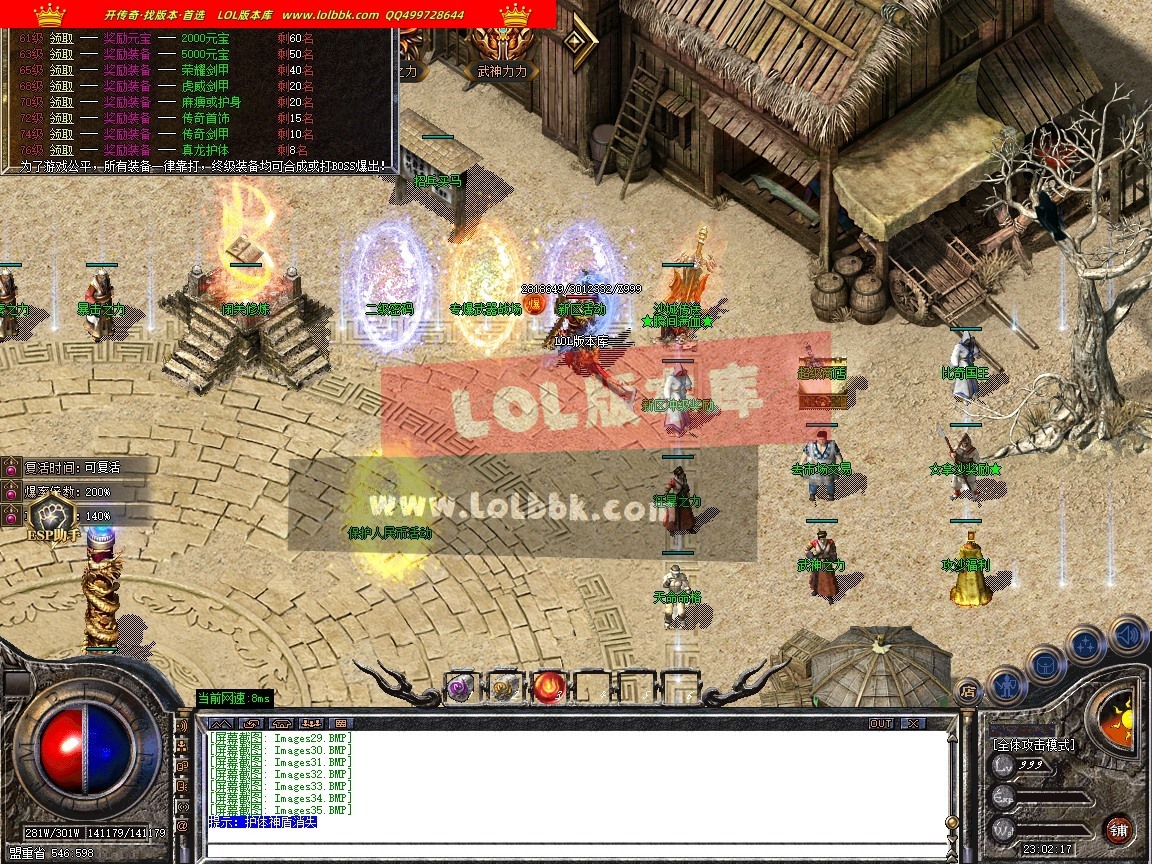This screenshot has width=1152, height=864.
Task: Select the @ chat channel icon
Action: (182, 826)
